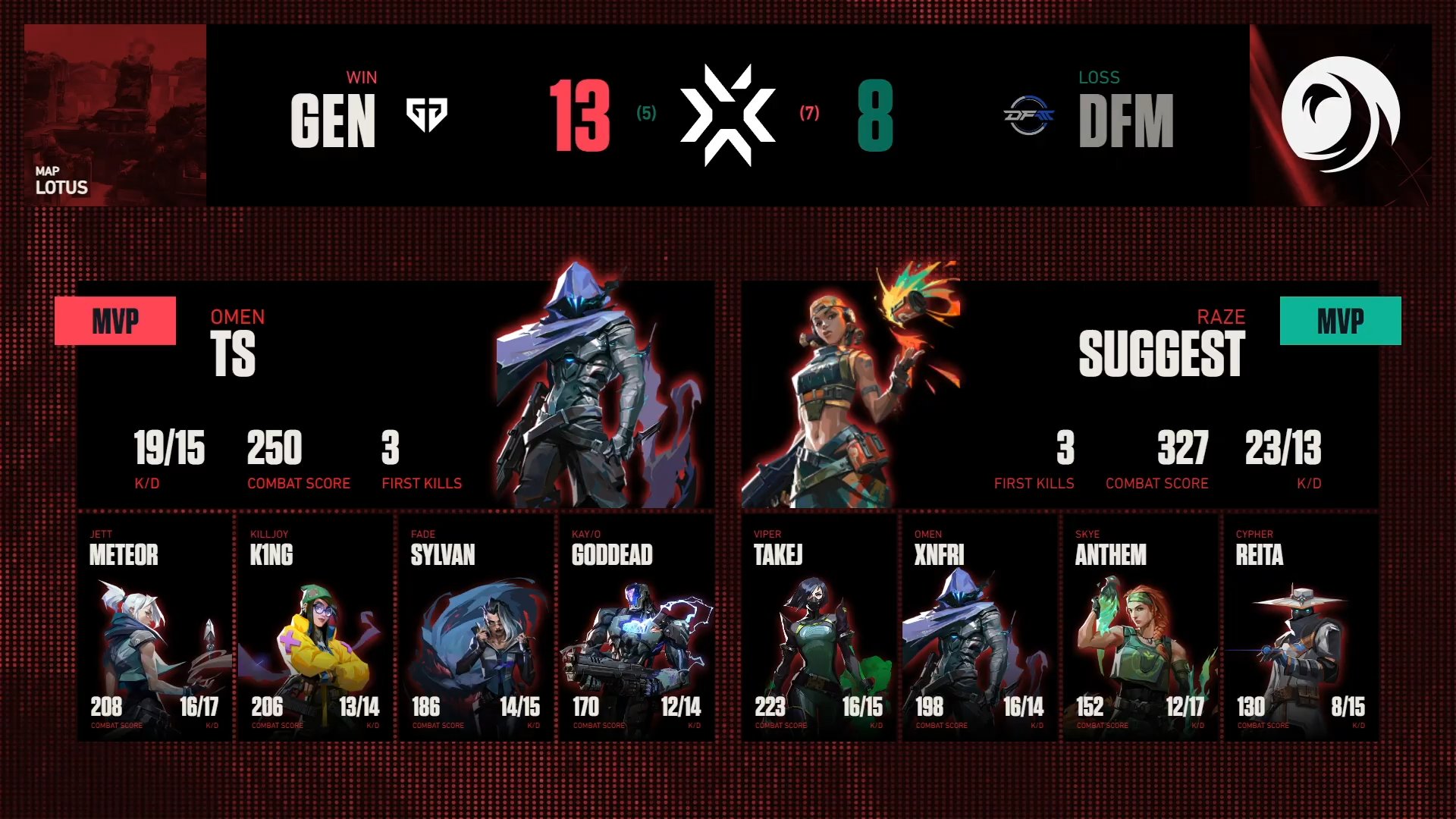Select Goddead's KAY/O player card
Viewport: 1456px width, 819px height.
pos(637,628)
